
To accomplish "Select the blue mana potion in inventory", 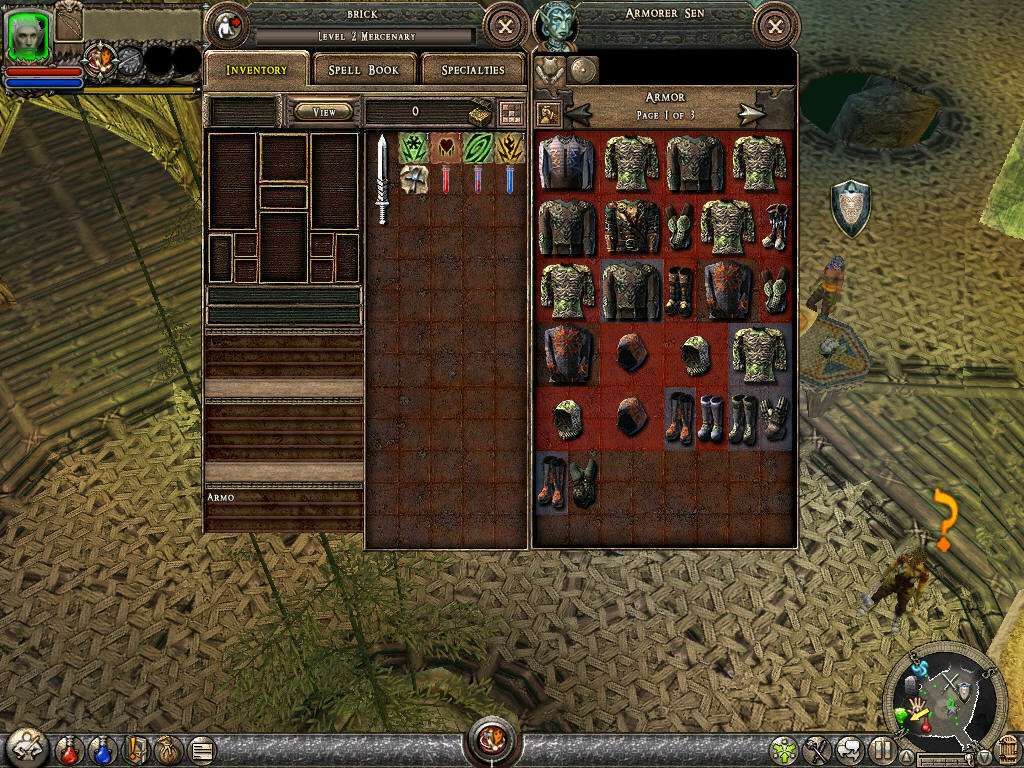I will [509, 180].
